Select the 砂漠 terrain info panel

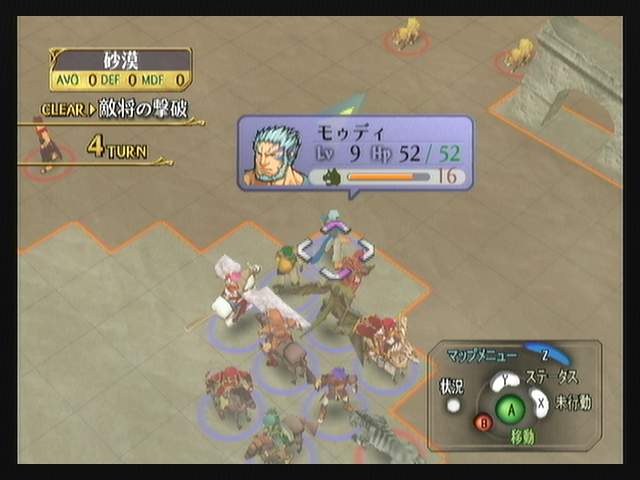120,70
